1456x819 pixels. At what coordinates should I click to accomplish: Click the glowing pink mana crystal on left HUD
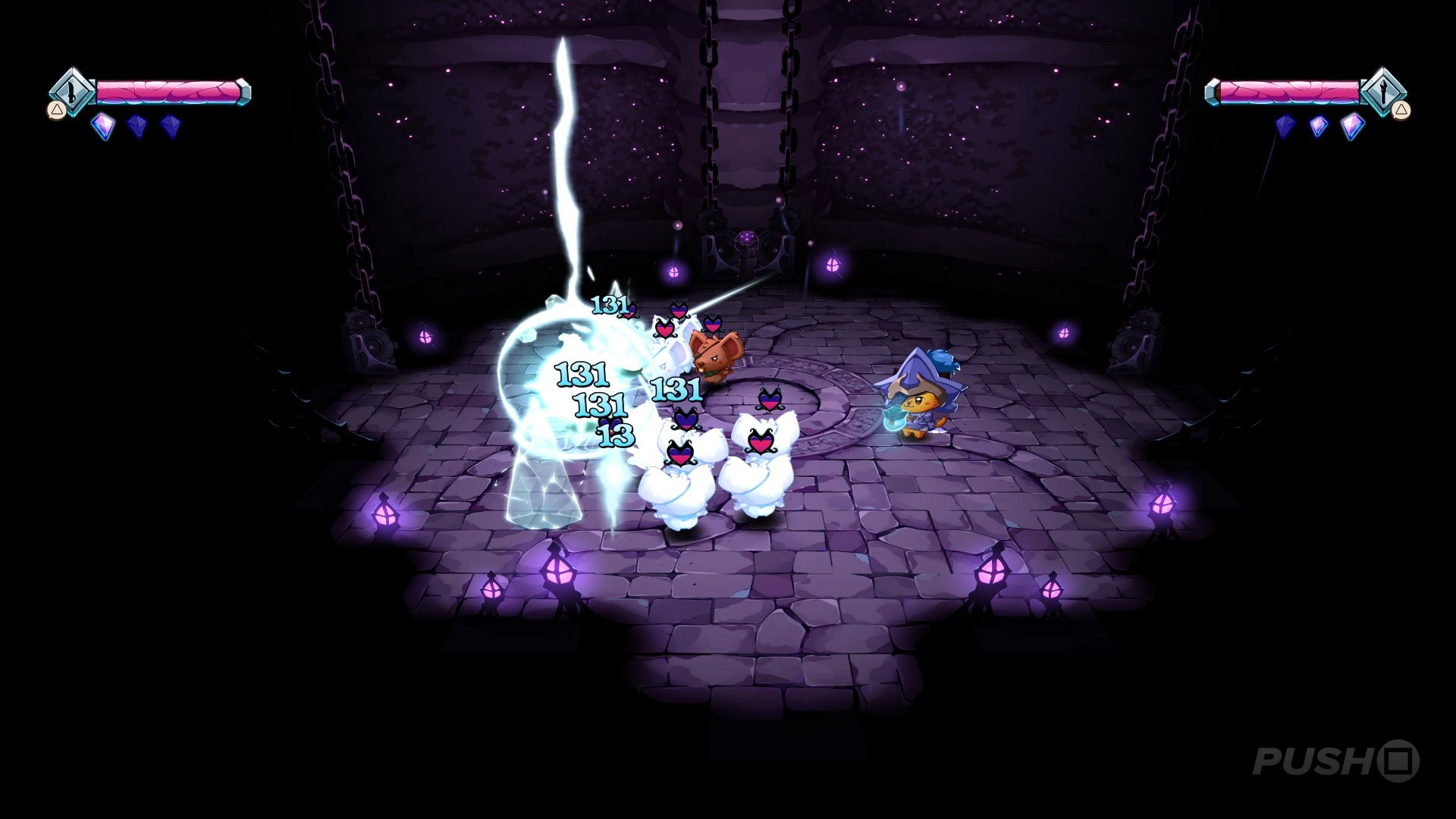pos(103,127)
